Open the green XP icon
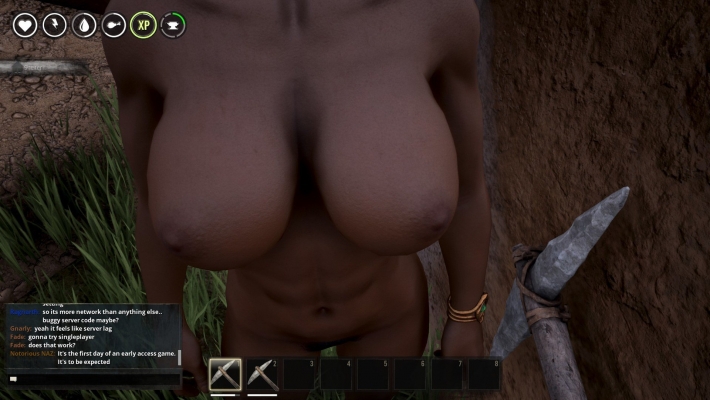This screenshot has height=400, width=710. (x=143, y=25)
